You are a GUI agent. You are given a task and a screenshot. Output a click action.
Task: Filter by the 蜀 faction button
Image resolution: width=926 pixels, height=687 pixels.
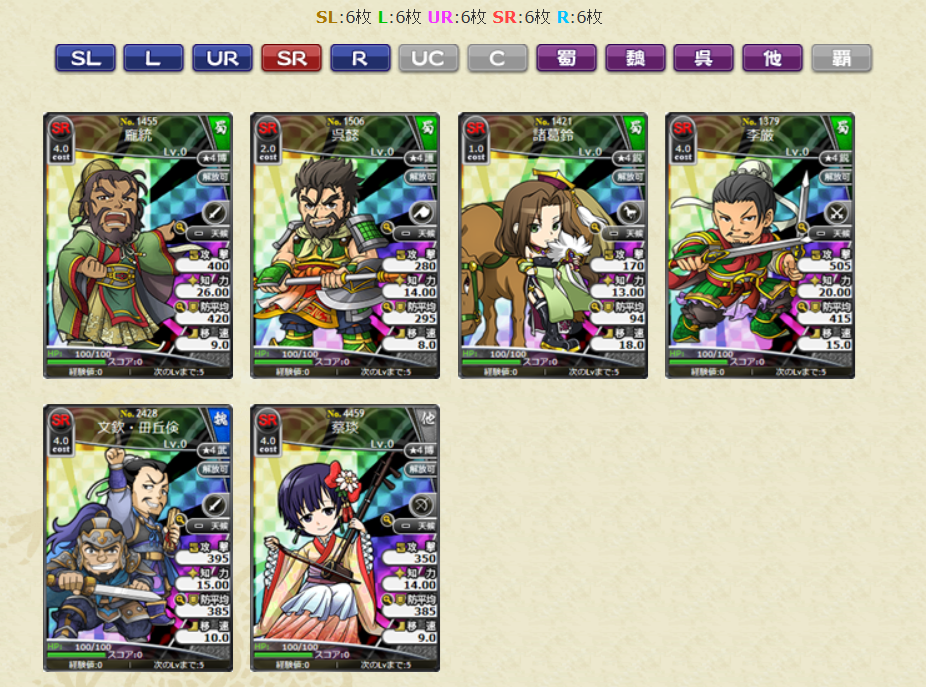click(566, 58)
